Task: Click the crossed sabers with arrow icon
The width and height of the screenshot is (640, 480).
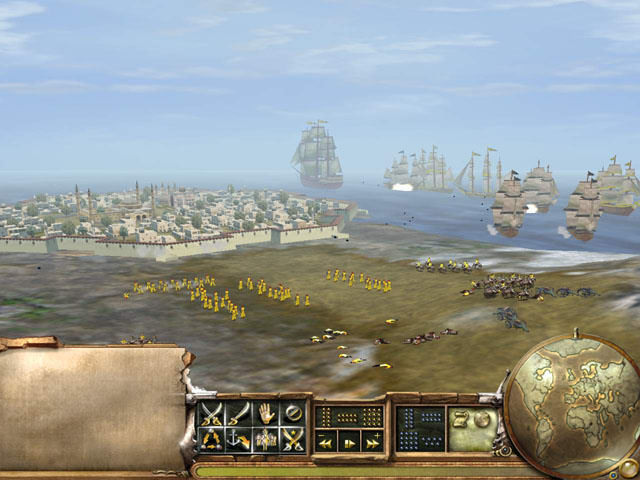Action: (292, 439)
